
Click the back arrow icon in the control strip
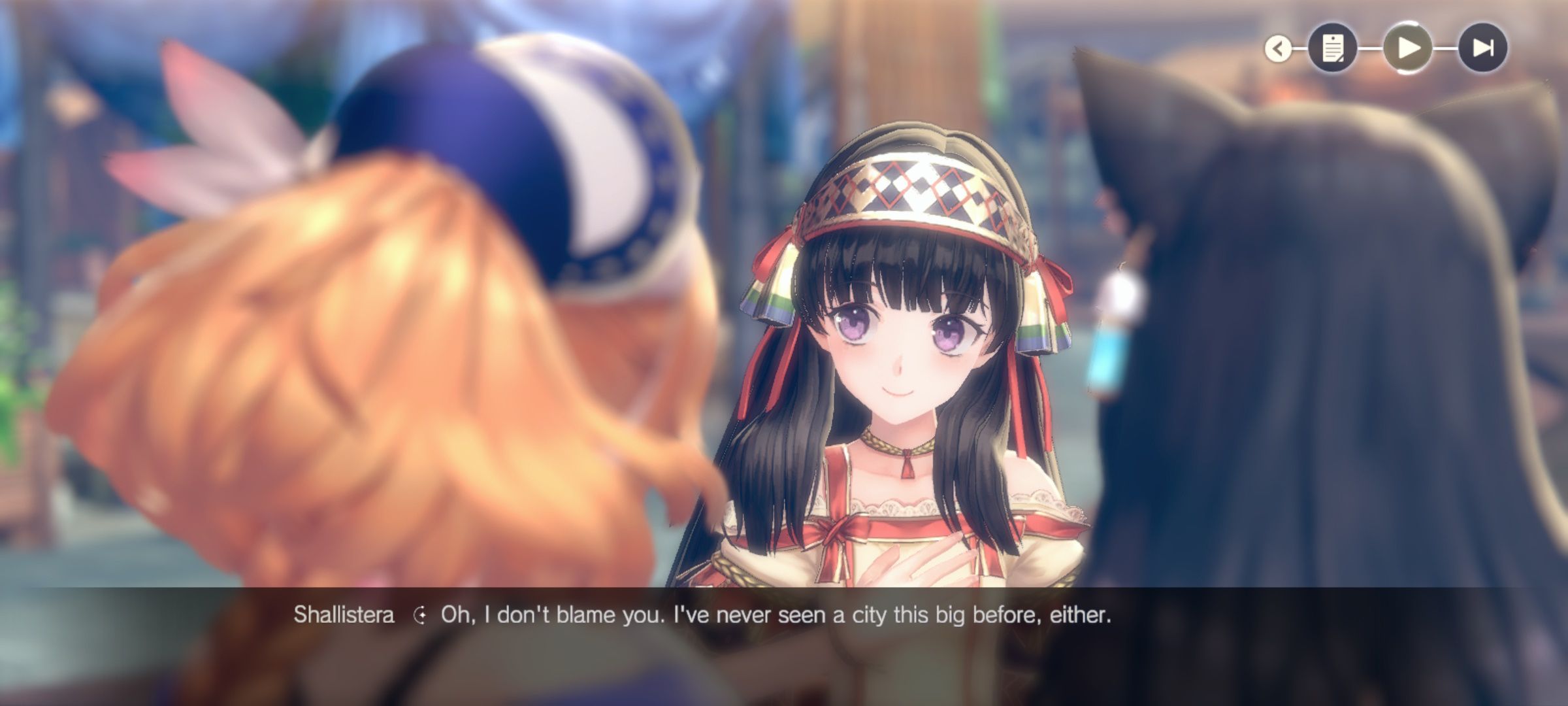[x=1279, y=49]
